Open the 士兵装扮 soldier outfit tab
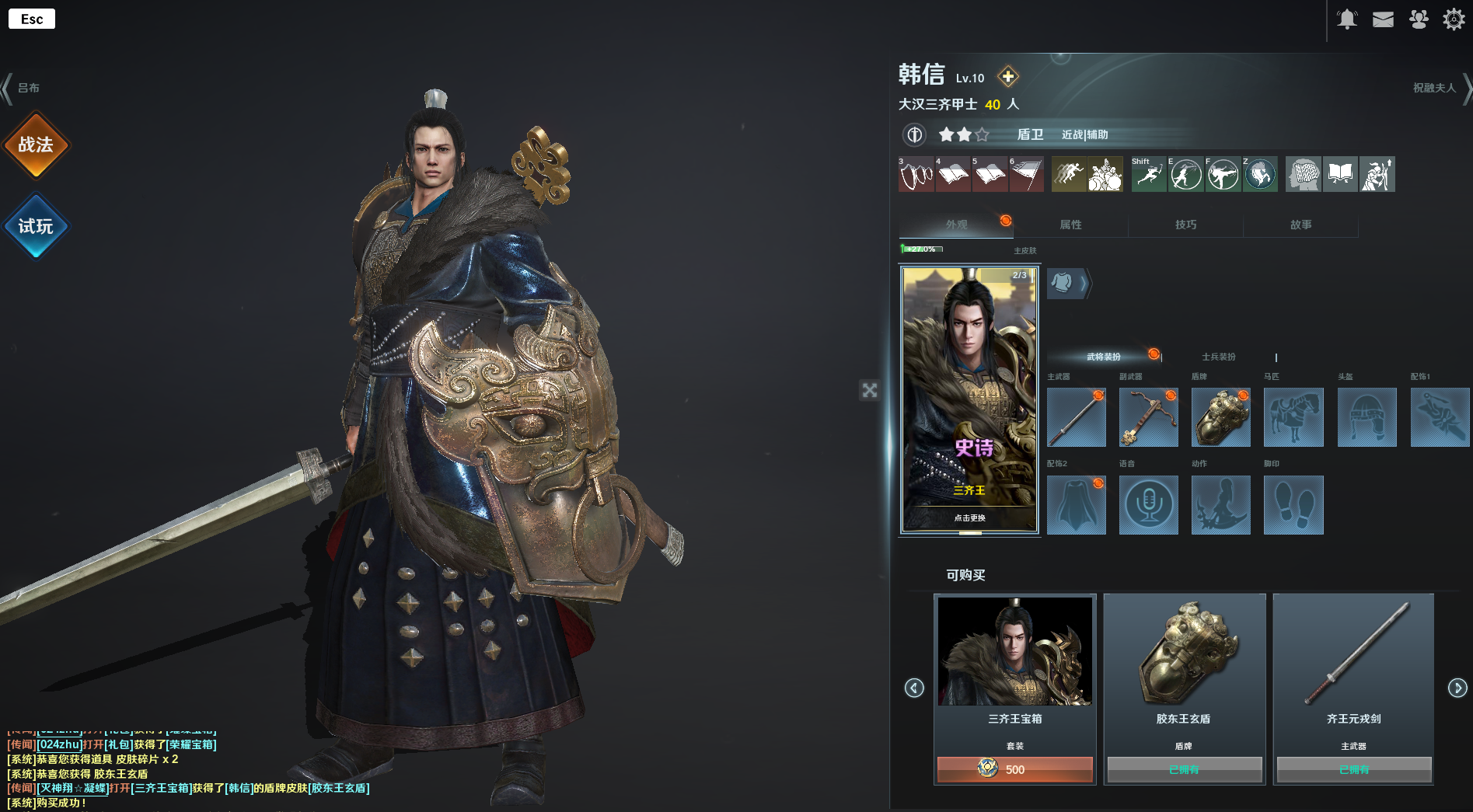 (1218, 357)
